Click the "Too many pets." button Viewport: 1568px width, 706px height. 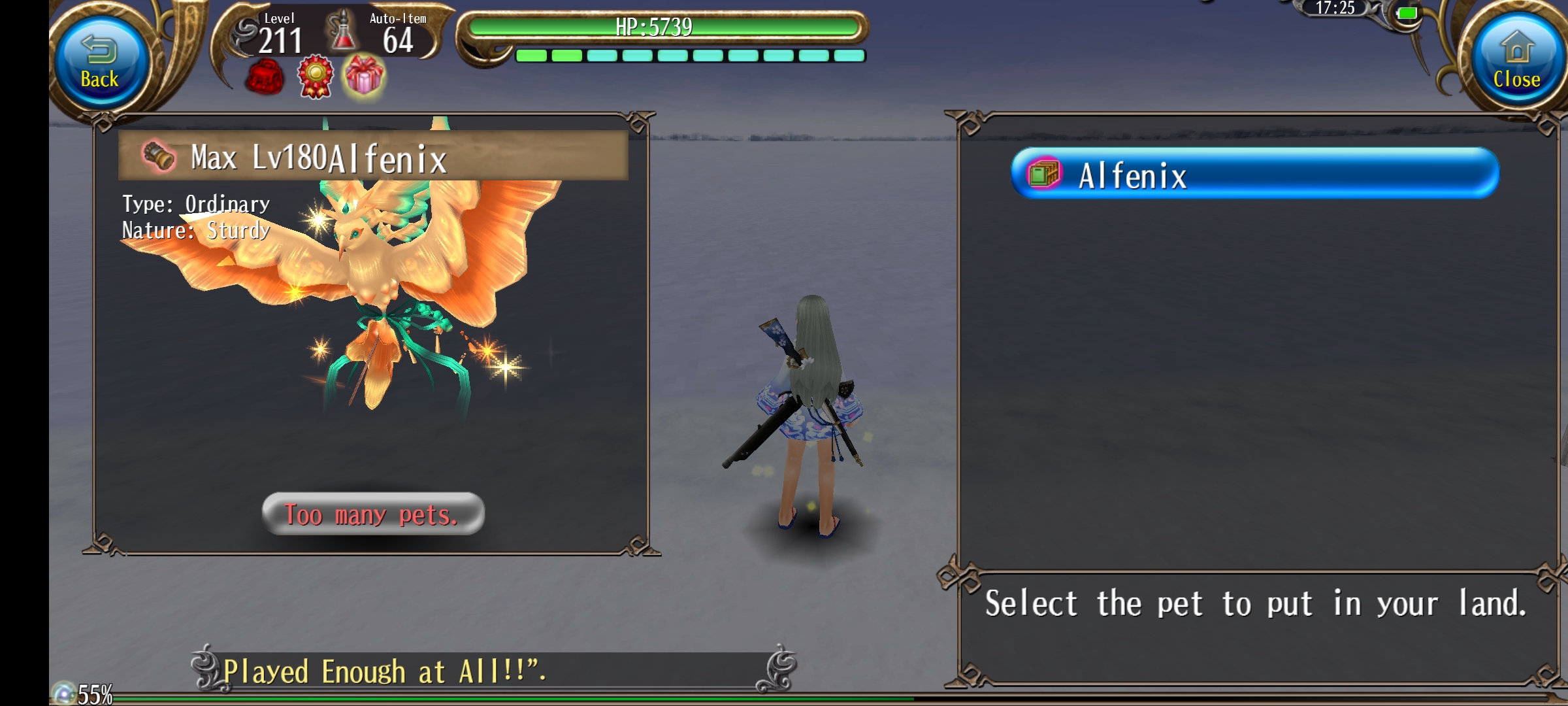(x=373, y=514)
